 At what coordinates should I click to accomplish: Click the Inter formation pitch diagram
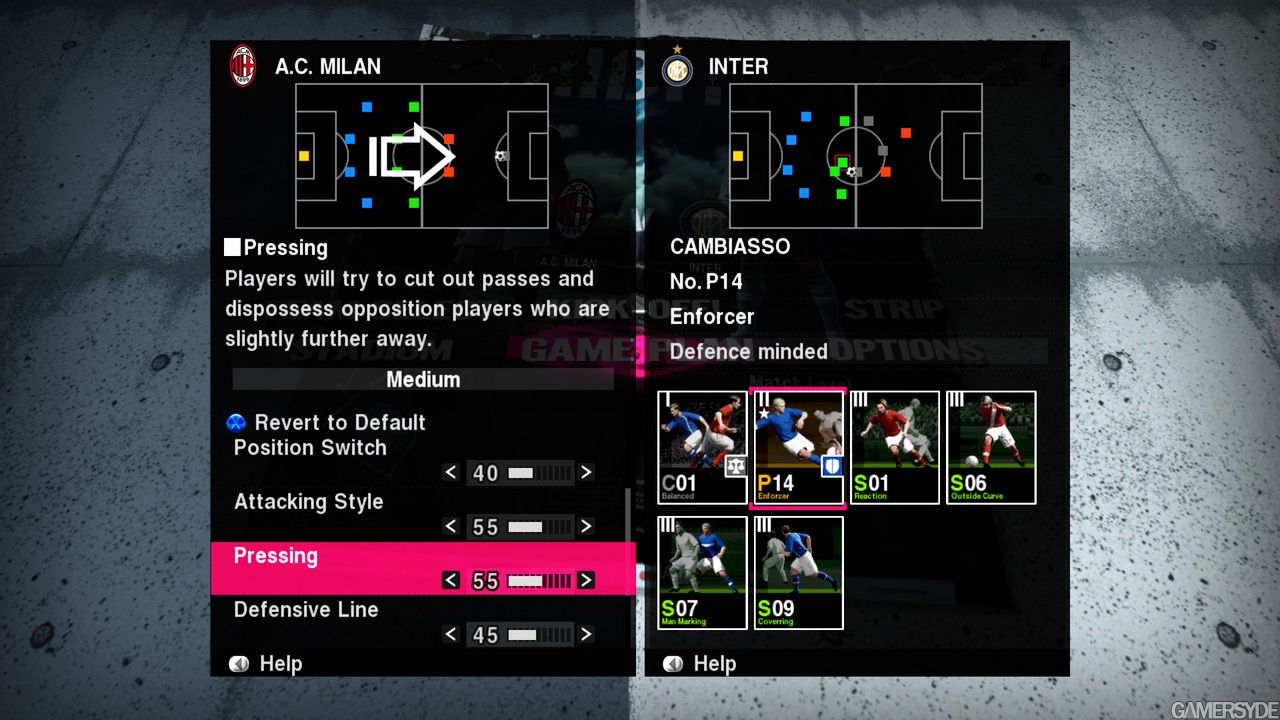click(x=855, y=156)
